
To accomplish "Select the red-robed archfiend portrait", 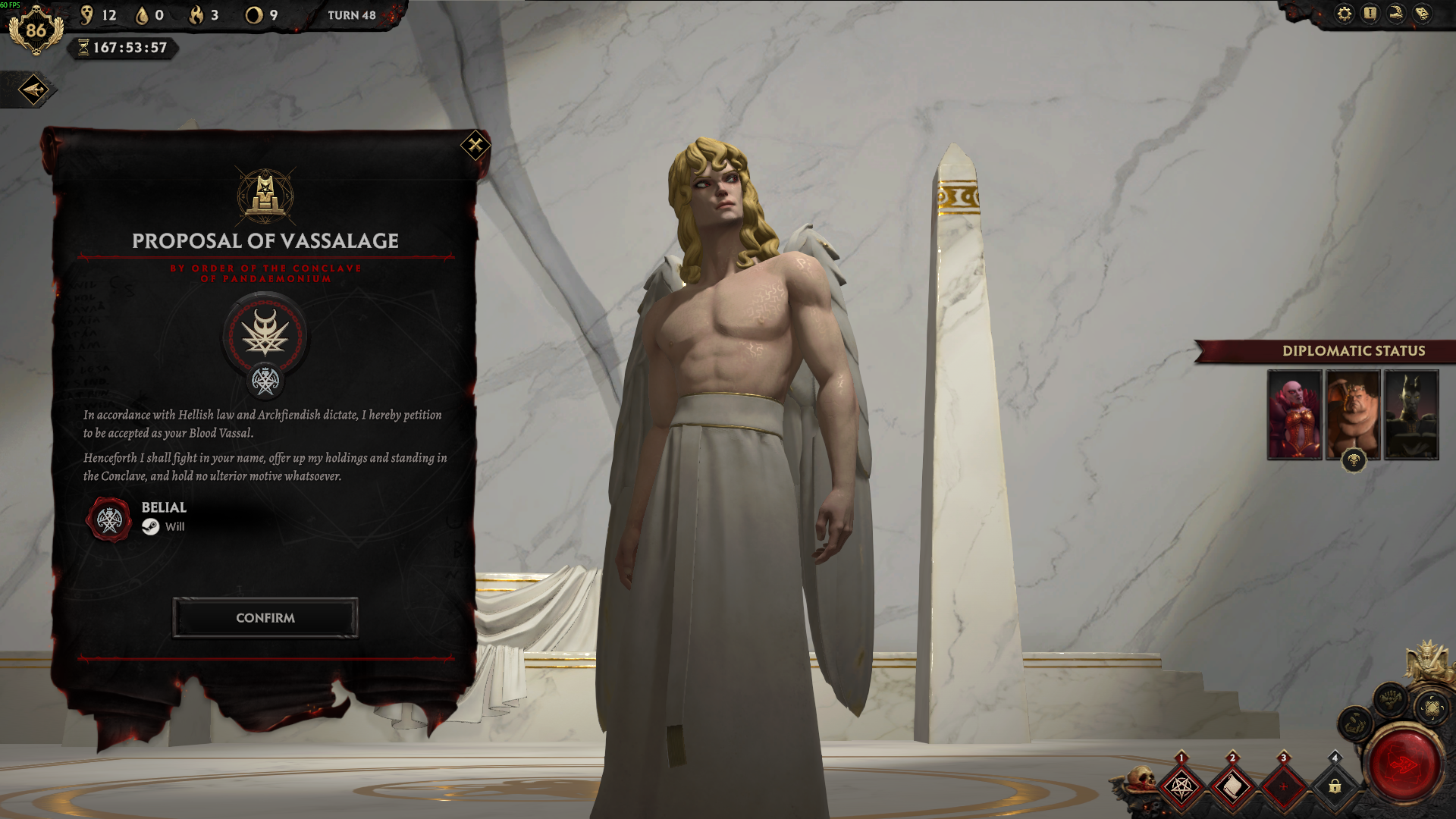I will (x=1294, y=415).
